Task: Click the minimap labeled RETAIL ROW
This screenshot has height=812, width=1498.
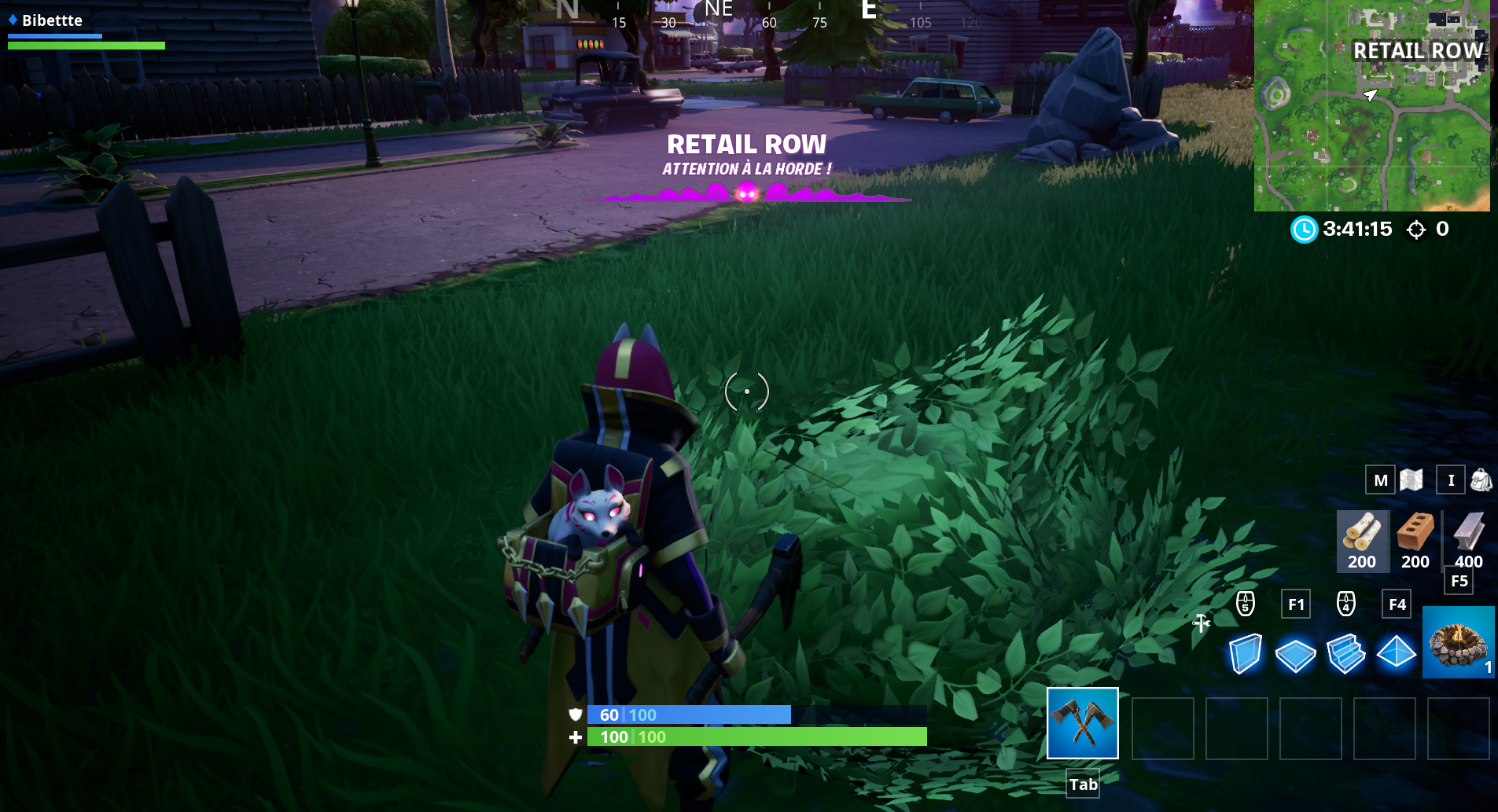Action: point(1372,106)
